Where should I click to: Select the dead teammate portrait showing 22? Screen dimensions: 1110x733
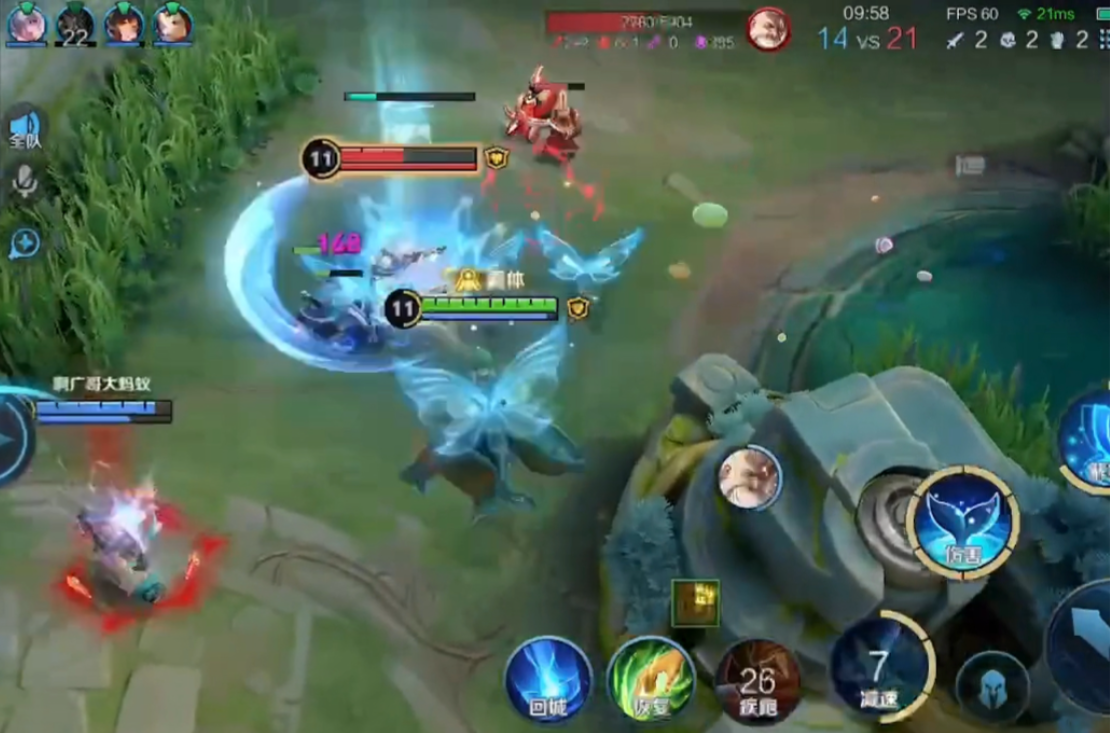click(x=75, y=24)
